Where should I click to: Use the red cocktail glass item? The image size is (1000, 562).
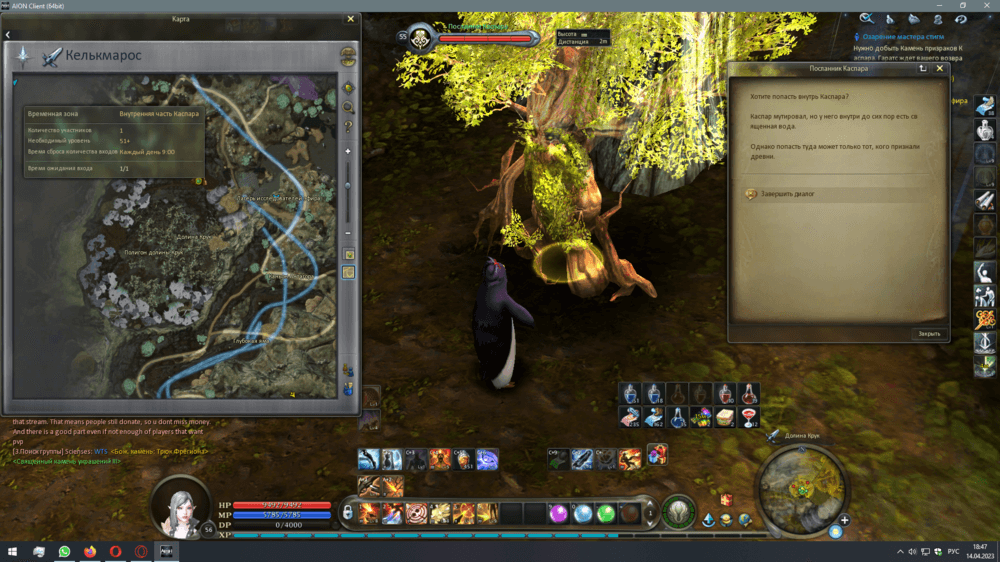pos(749,417)
